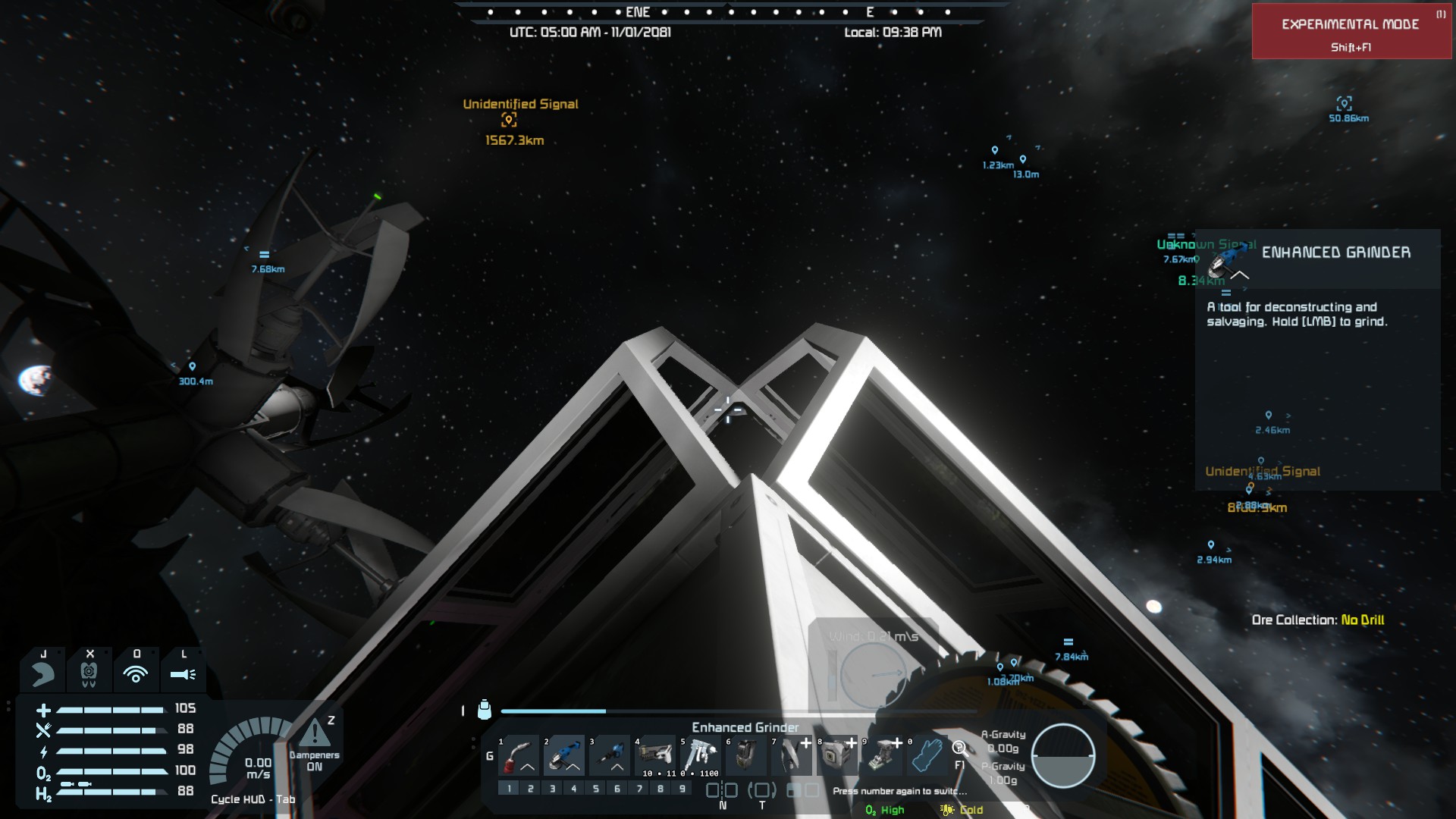Choose the machinery block in slot 9
Image resolution: width=1456 pixels, height=819 pixels.
(883, 756)
